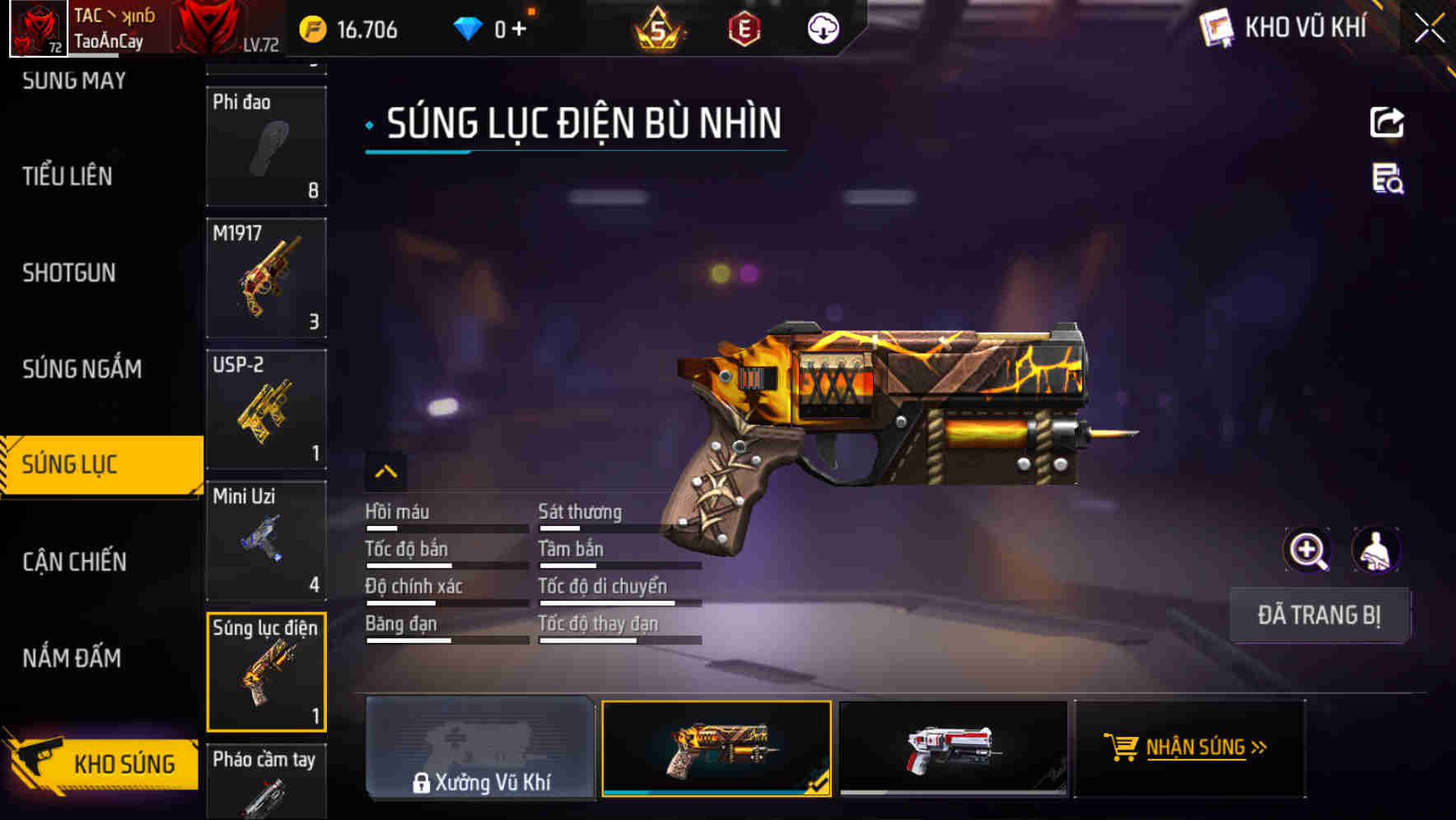Select the white pistol skin thumbnail
Screen dimensions: 1456x820
click(x=954, y=751)
